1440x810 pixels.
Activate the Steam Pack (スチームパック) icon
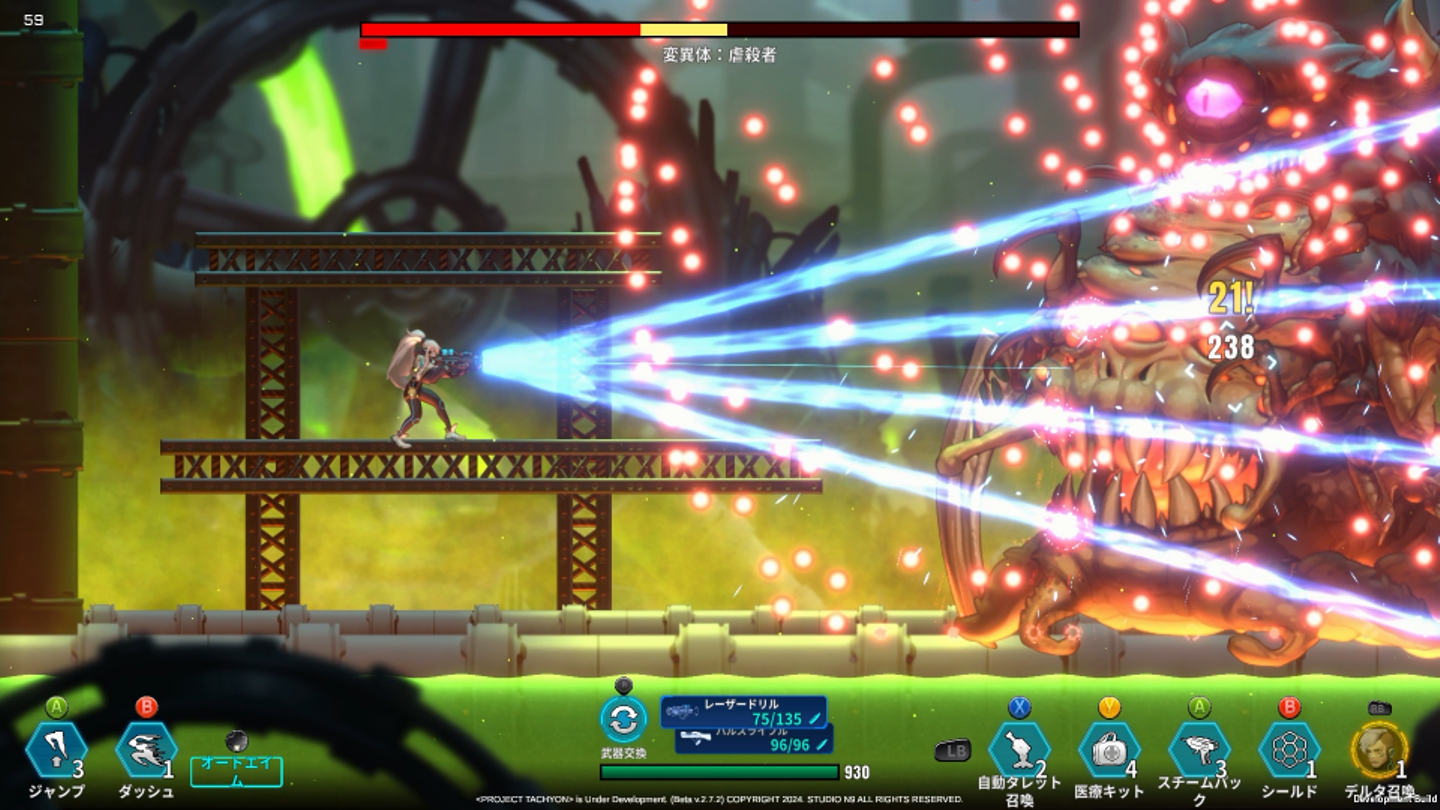point(1199,750)
